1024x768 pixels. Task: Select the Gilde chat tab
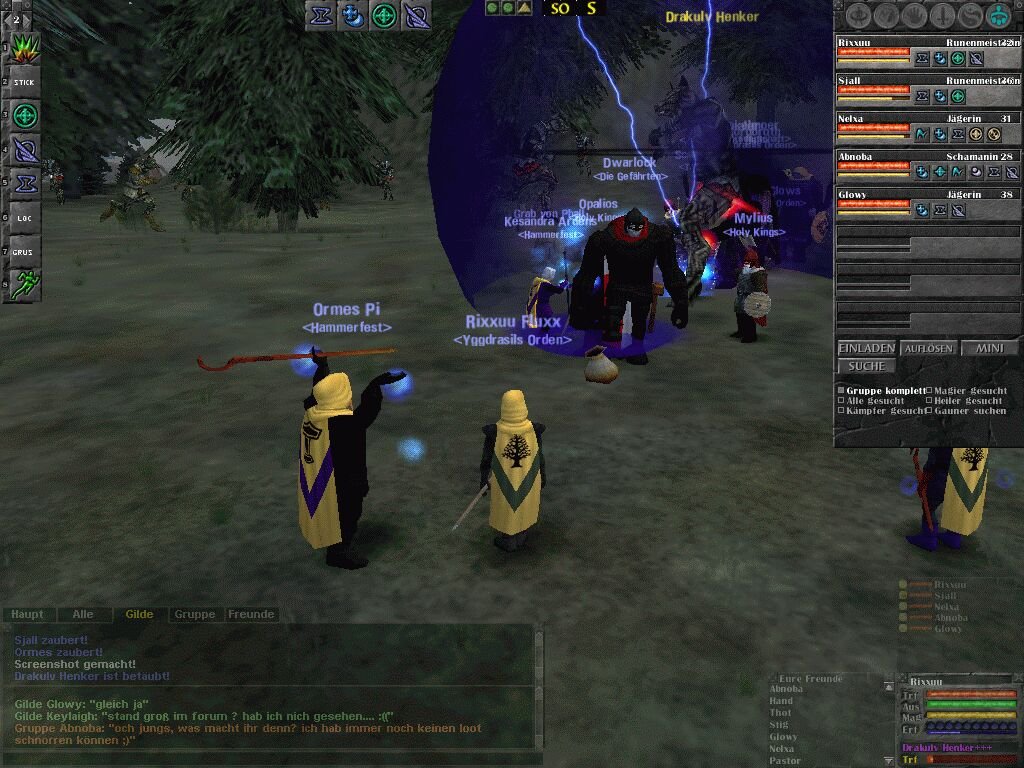(x=139, y=614)
